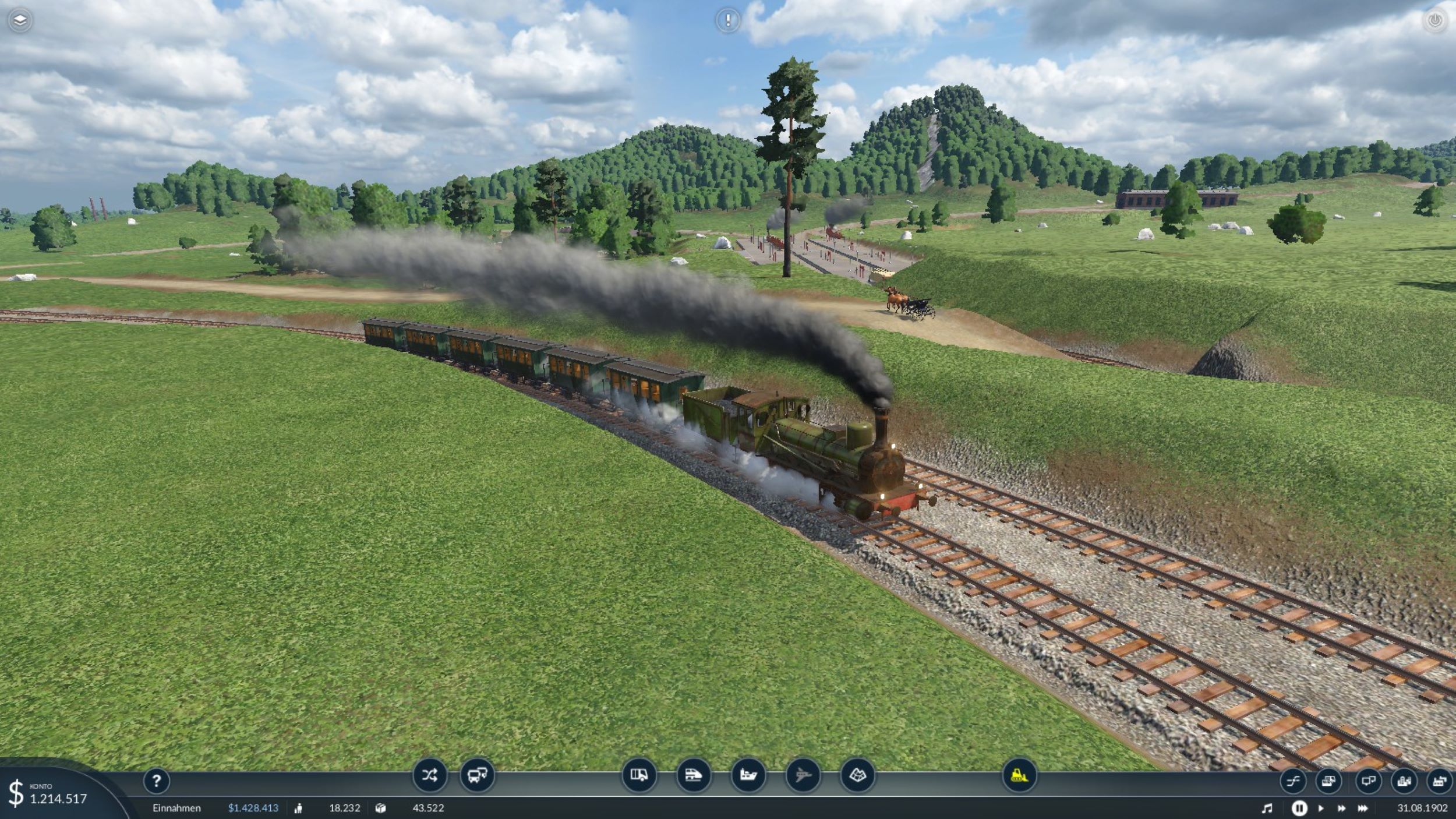Open the industries list factory icon

click(x=1440, y=781)
